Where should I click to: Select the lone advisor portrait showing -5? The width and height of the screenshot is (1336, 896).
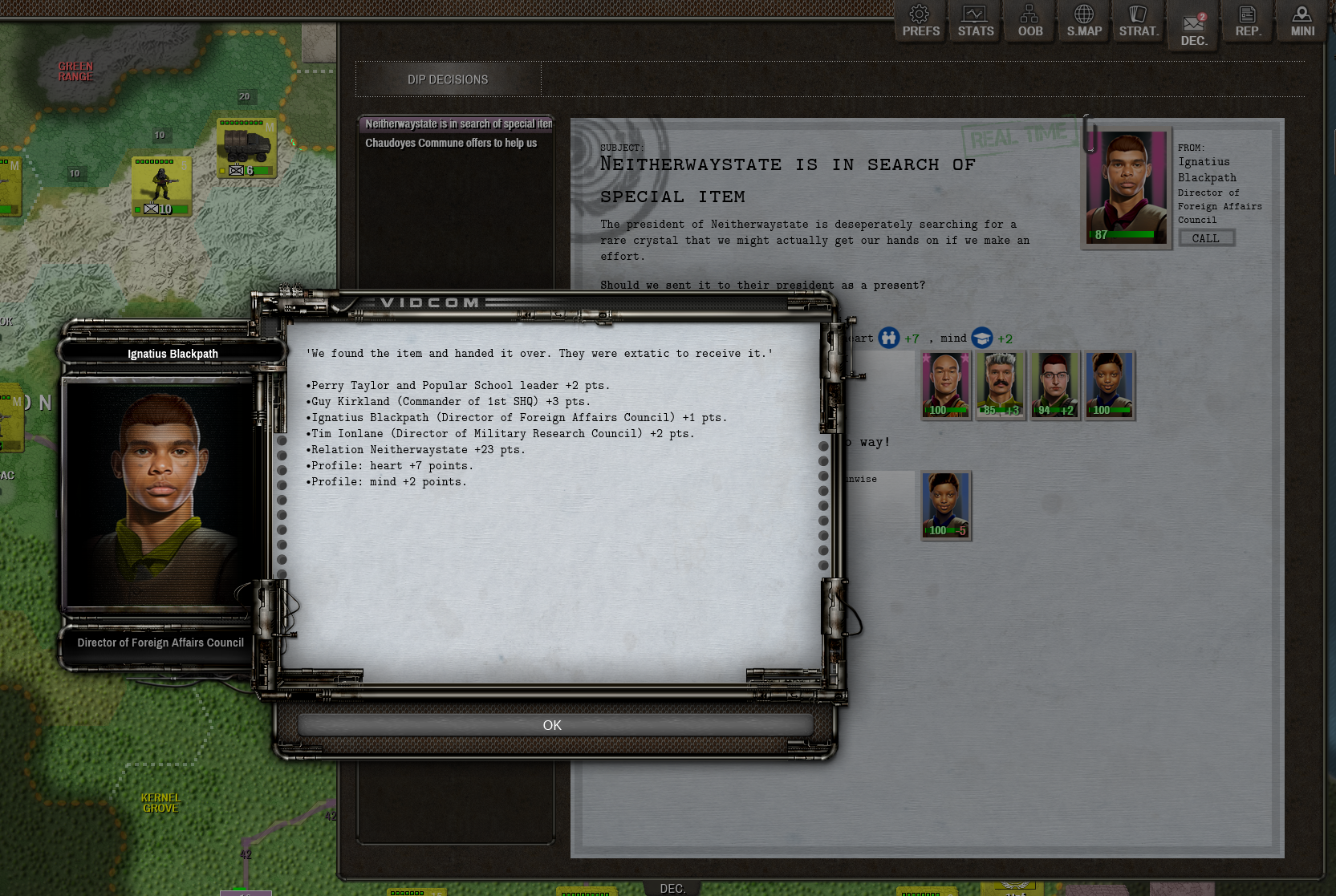pyautogui.click(x=945, y=504)
